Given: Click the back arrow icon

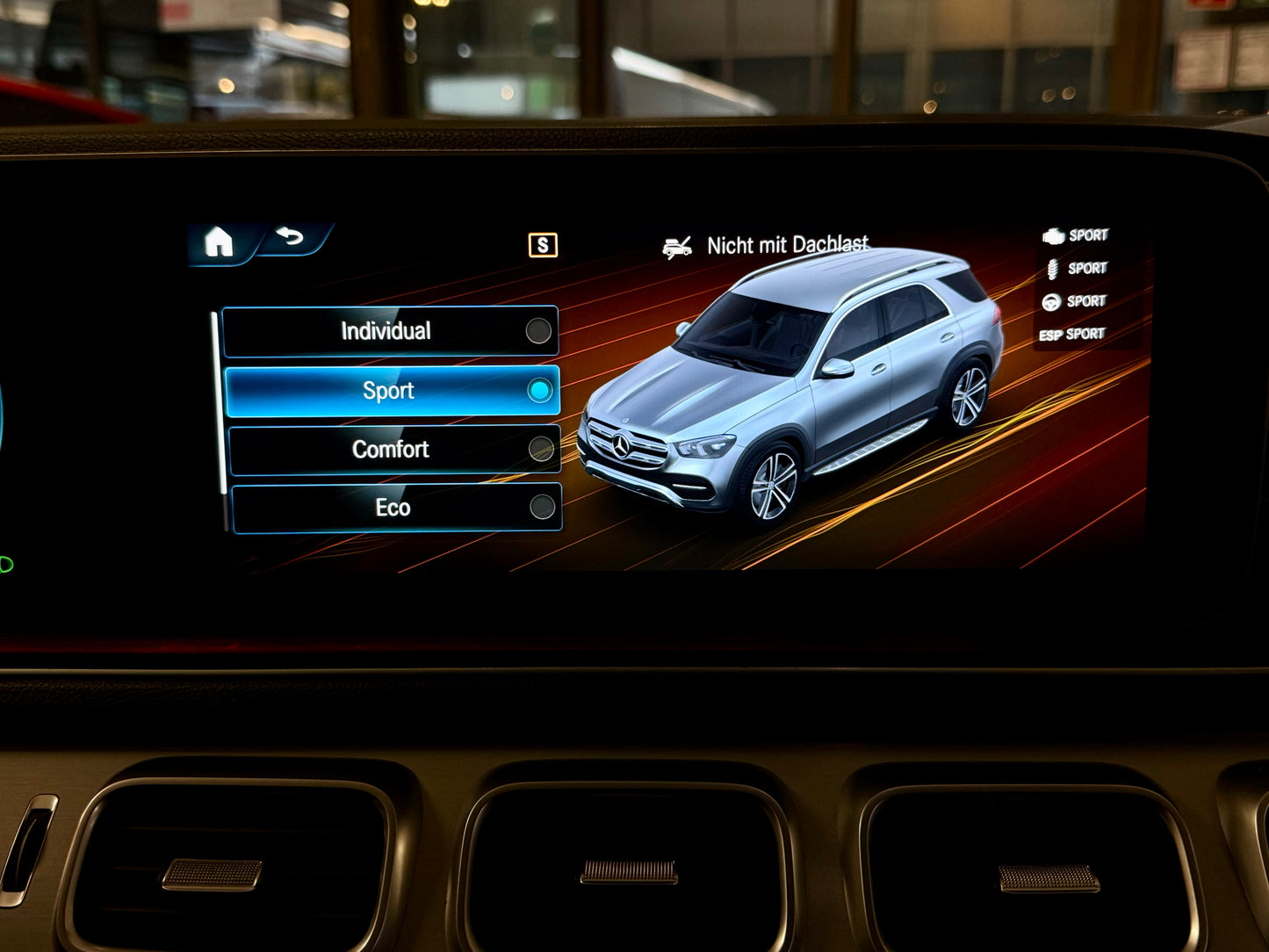Looking at the screenshot, I should [291, 237].
